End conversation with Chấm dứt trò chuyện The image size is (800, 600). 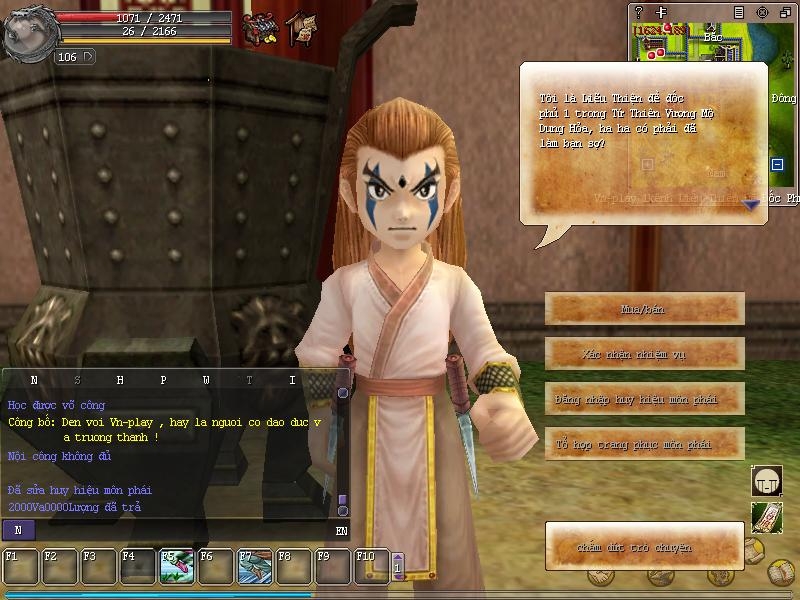[x=645, y=547]
